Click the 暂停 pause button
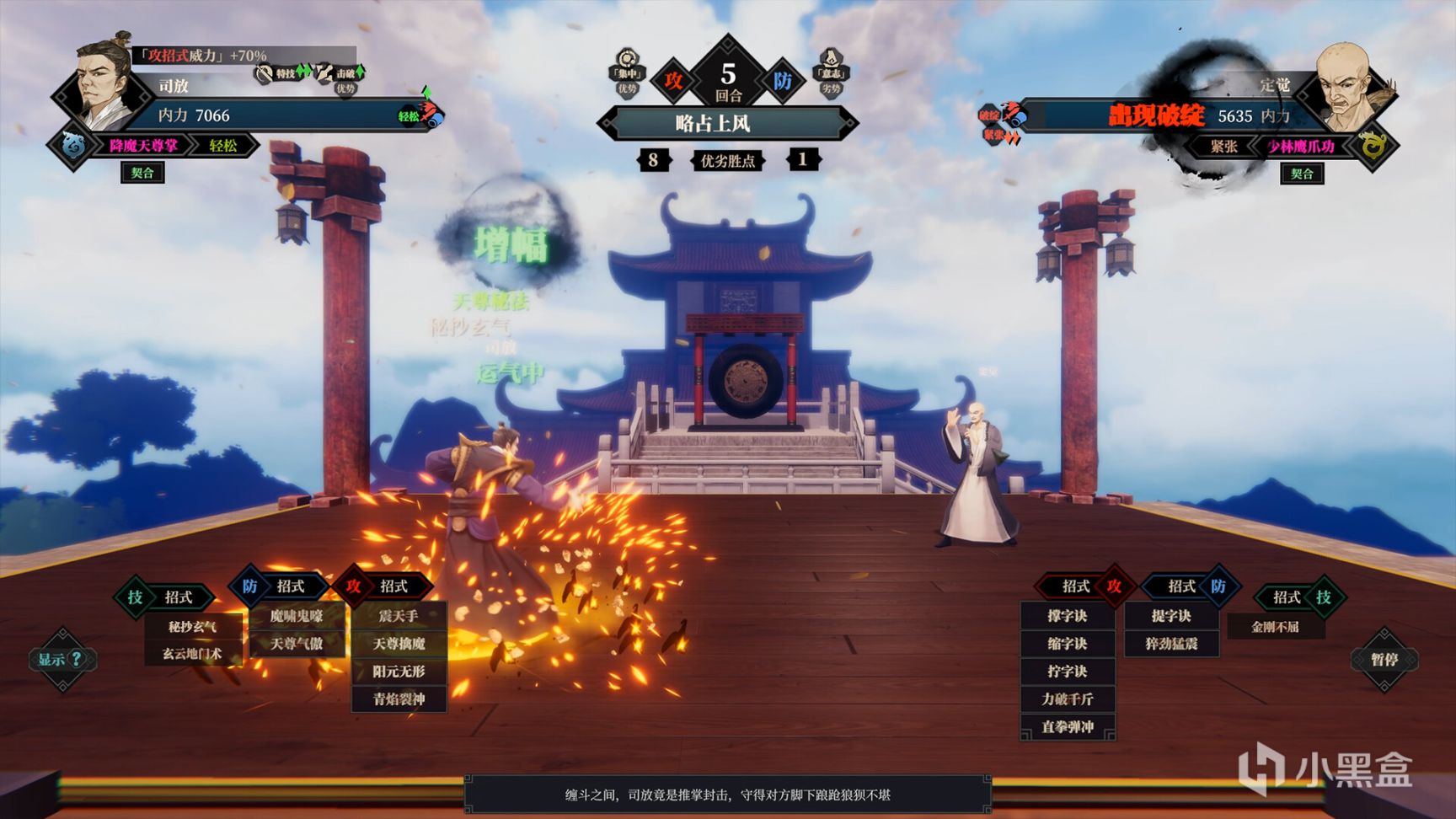This screenshot has width=1456, height=819. [1384, 660]
